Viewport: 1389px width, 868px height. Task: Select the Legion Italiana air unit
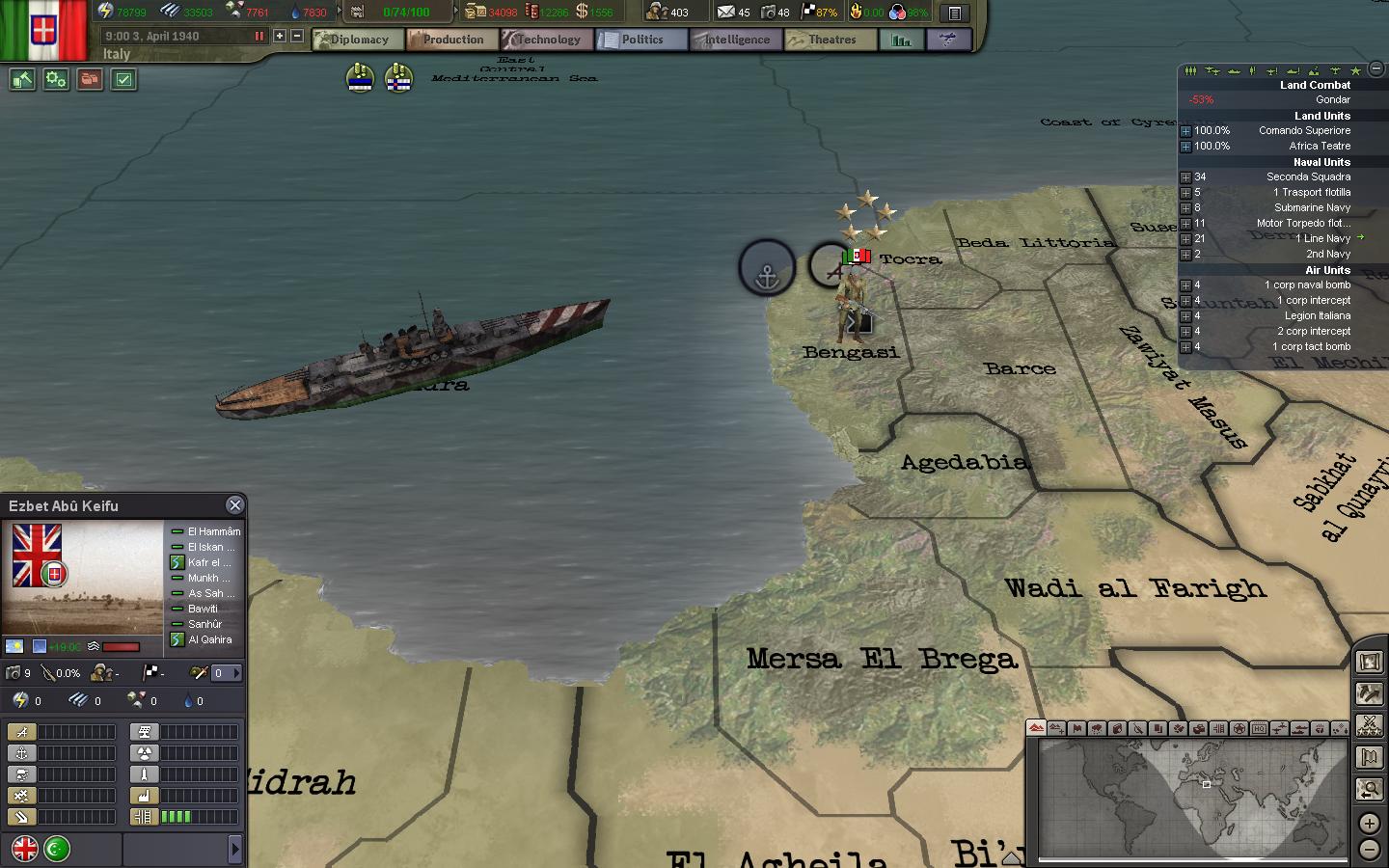click(1317, 315)
